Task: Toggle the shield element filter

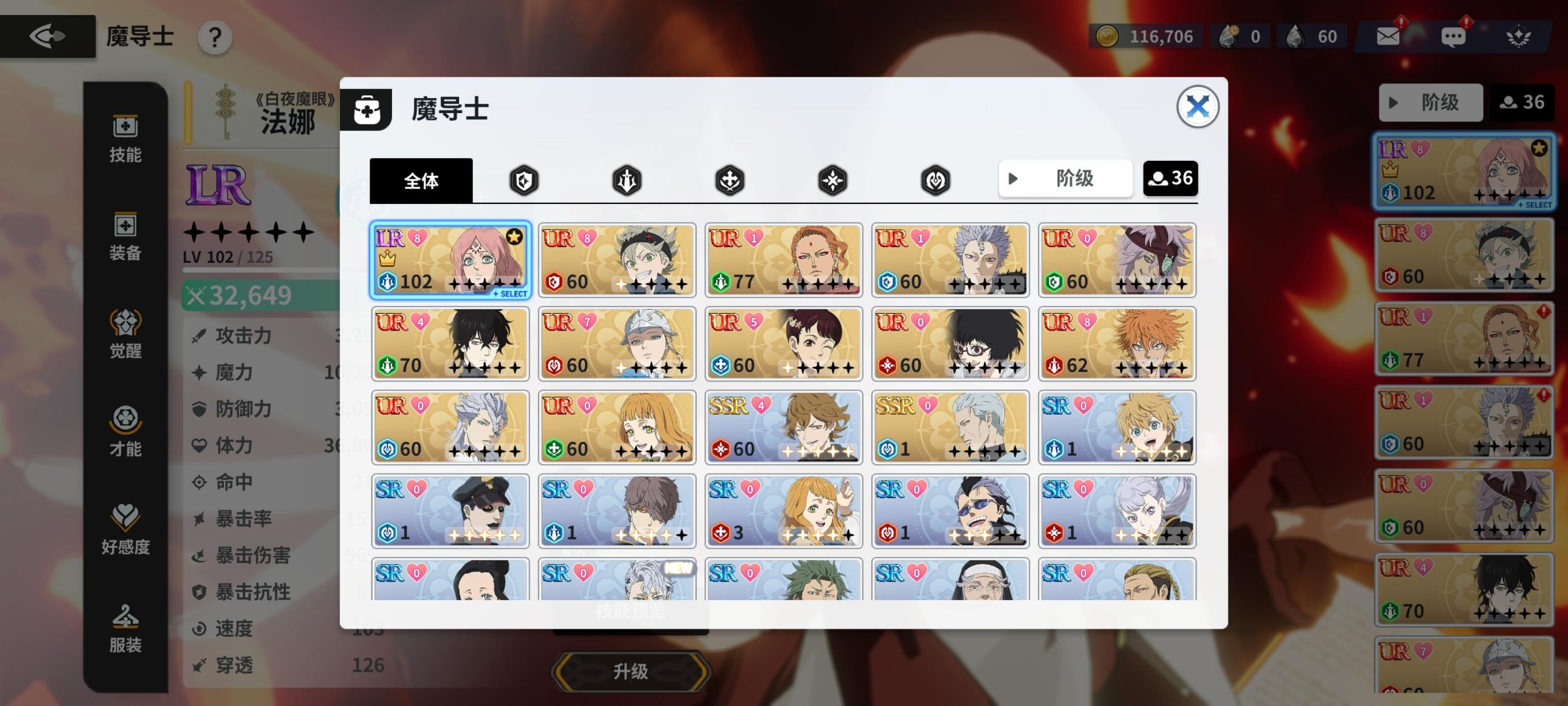Action: click(x=525, y=180)
